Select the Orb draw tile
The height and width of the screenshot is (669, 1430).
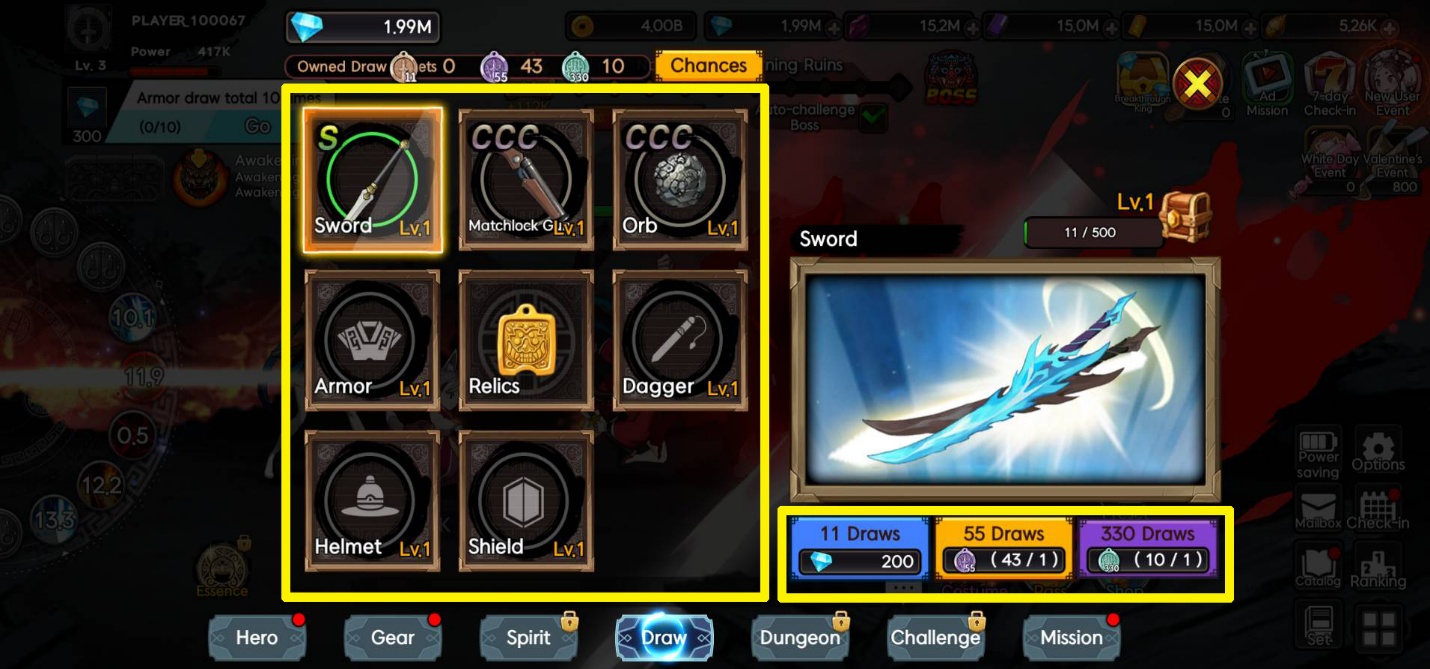click(x=680, y=180)
